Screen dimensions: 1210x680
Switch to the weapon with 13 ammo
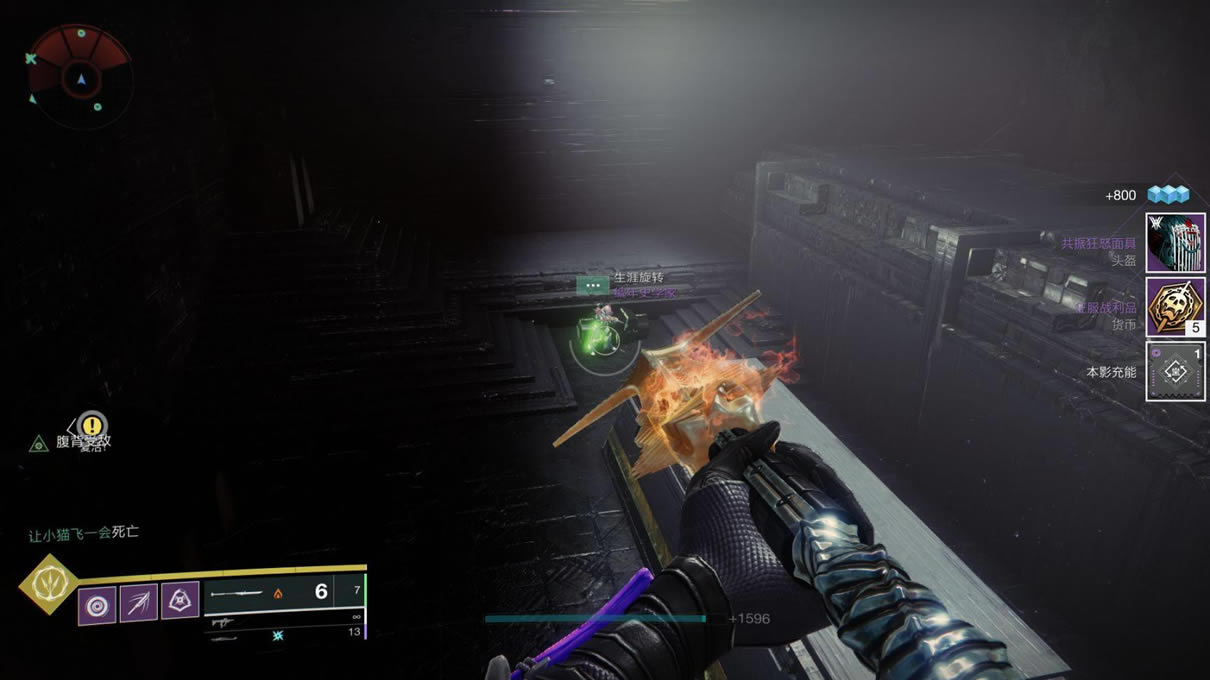[285, 634]
